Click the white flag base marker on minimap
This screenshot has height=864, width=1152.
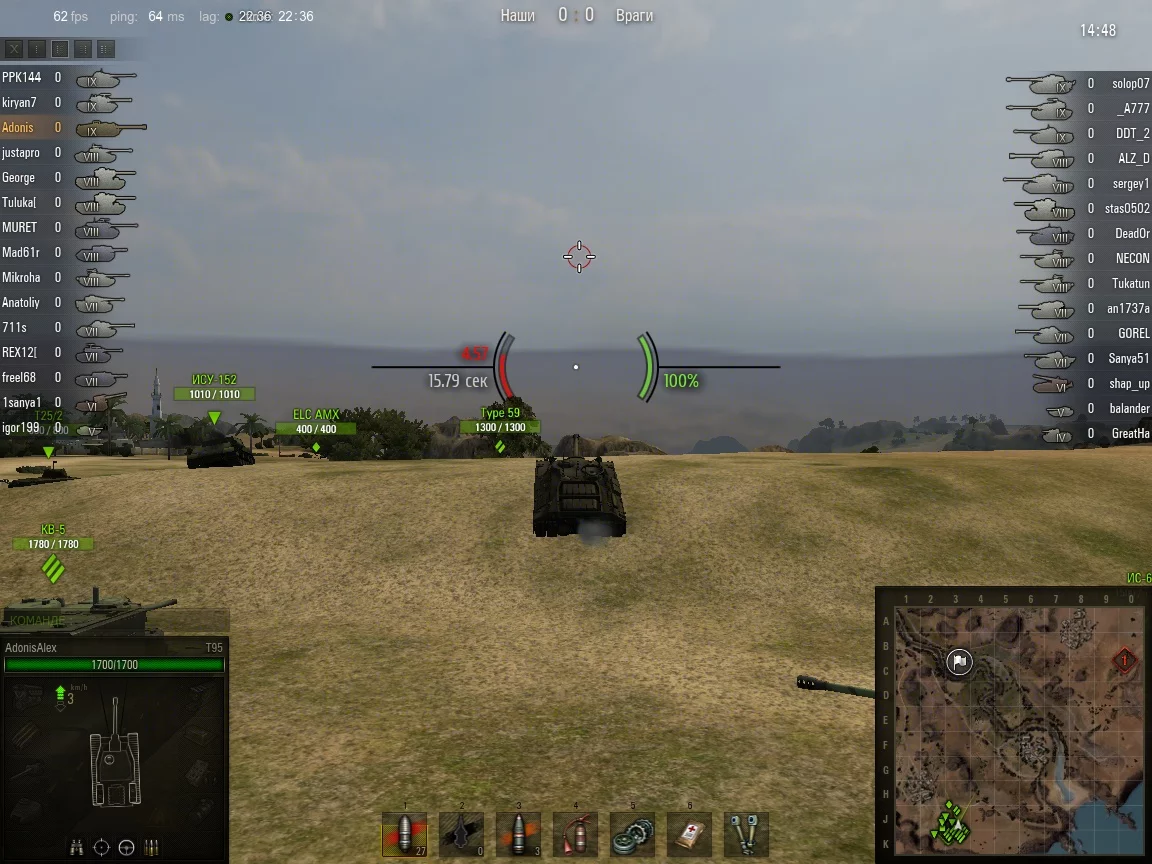click(x=959, y=662)
